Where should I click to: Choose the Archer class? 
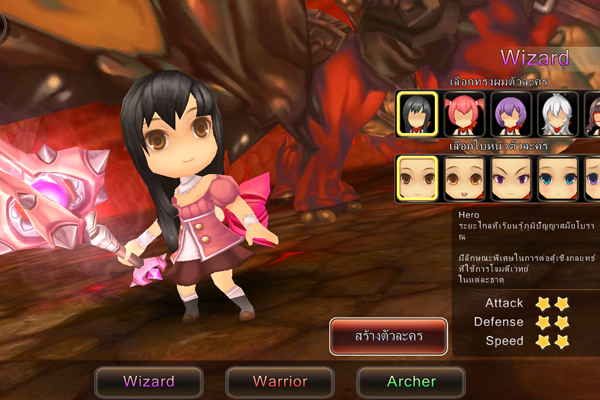410,381
